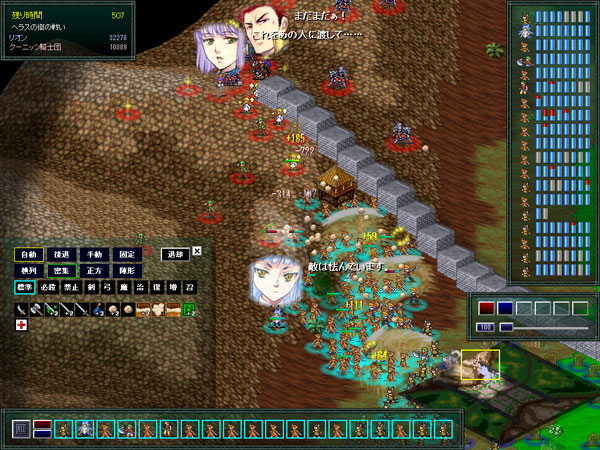This screenshot has width=600, height=450.
Task: Close the command panel with the X
Action: click(197, 251)
